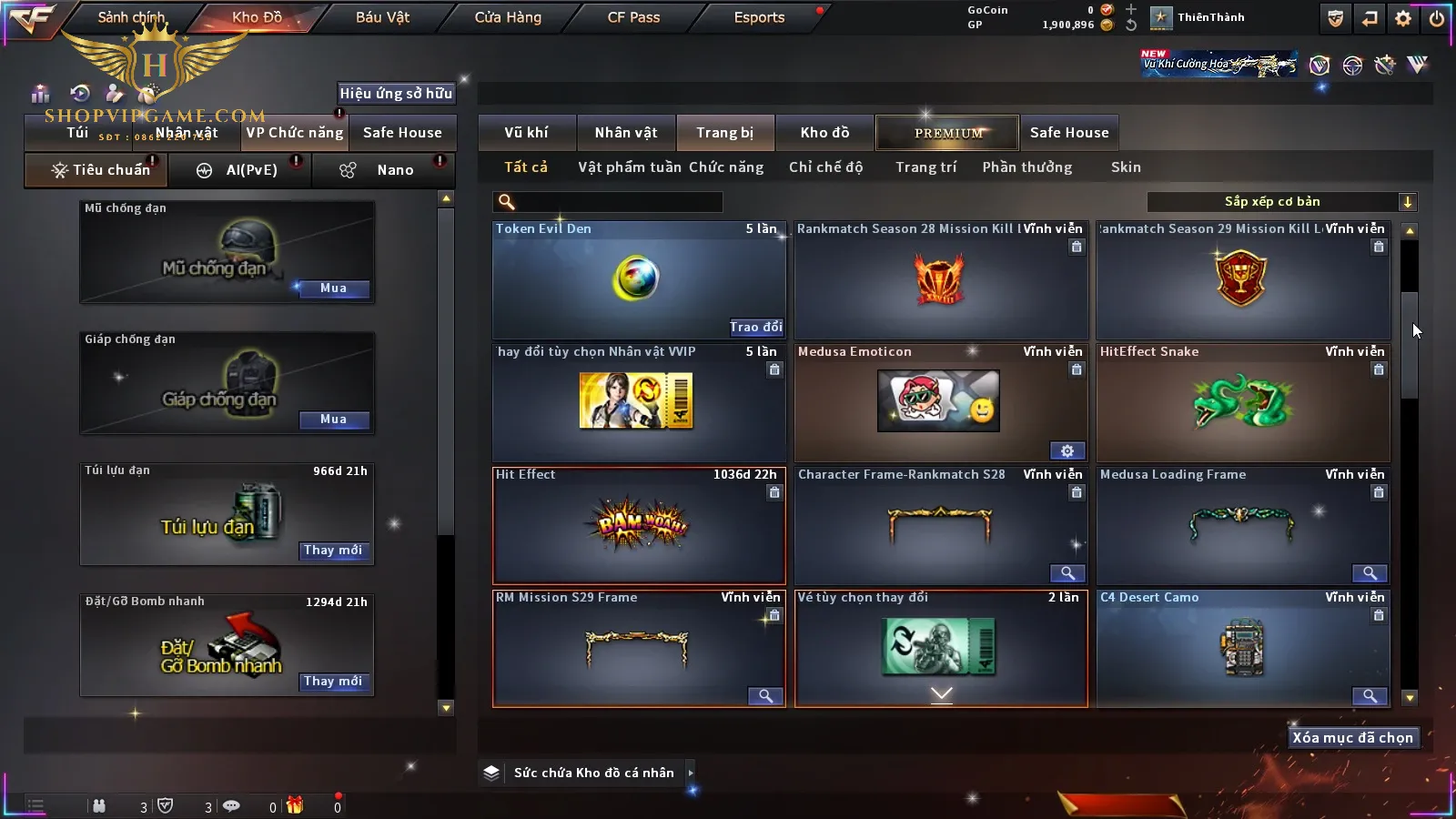The height and width of the screenshot is (819, 1456).
Task: Open the Sắp xếp cơ bản sort dropdown
Action: pyautogui.click(x=1282, y=202)
